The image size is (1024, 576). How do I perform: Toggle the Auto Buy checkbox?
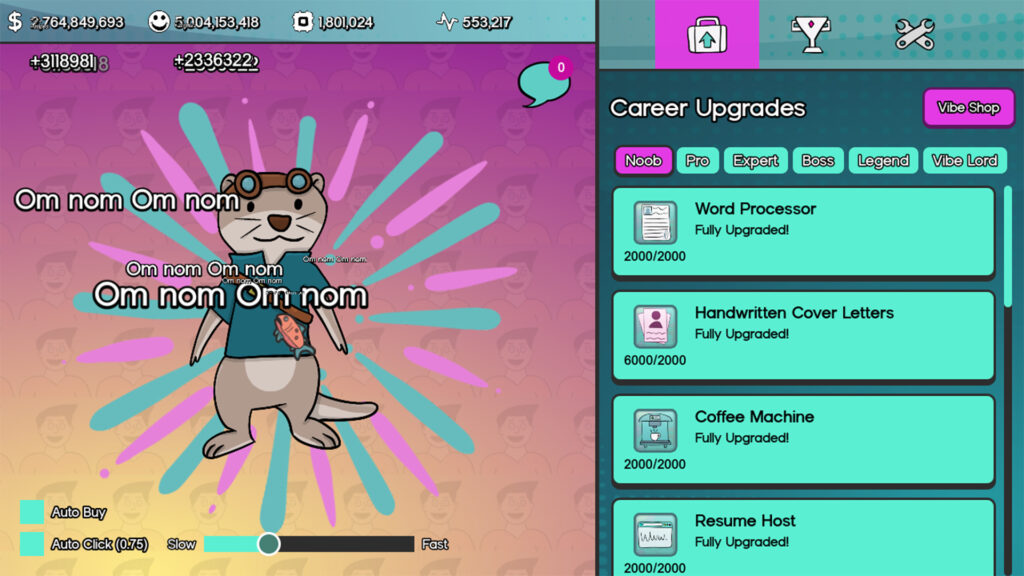(32, 512)
